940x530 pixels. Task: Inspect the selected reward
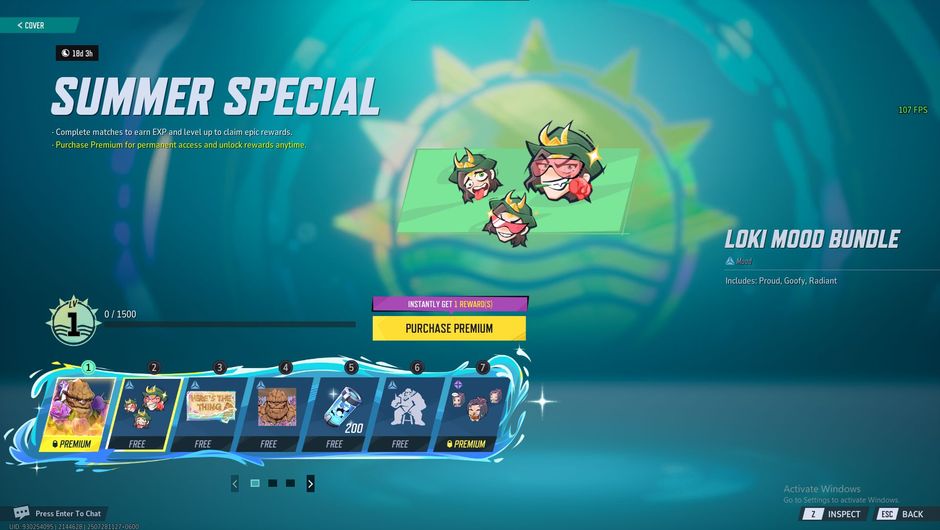click(833, 514)
